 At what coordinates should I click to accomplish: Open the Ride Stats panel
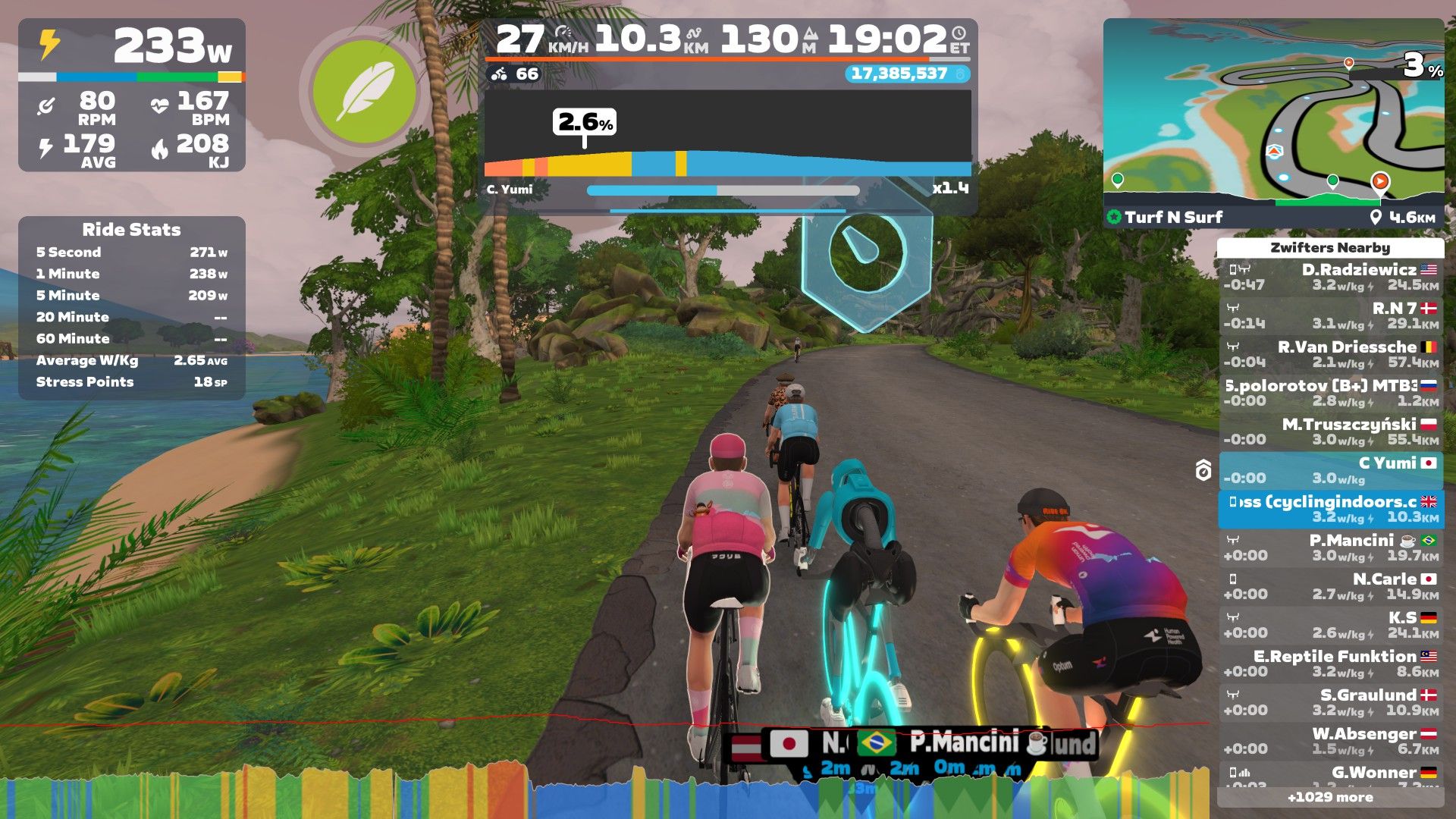click(131, 307)
